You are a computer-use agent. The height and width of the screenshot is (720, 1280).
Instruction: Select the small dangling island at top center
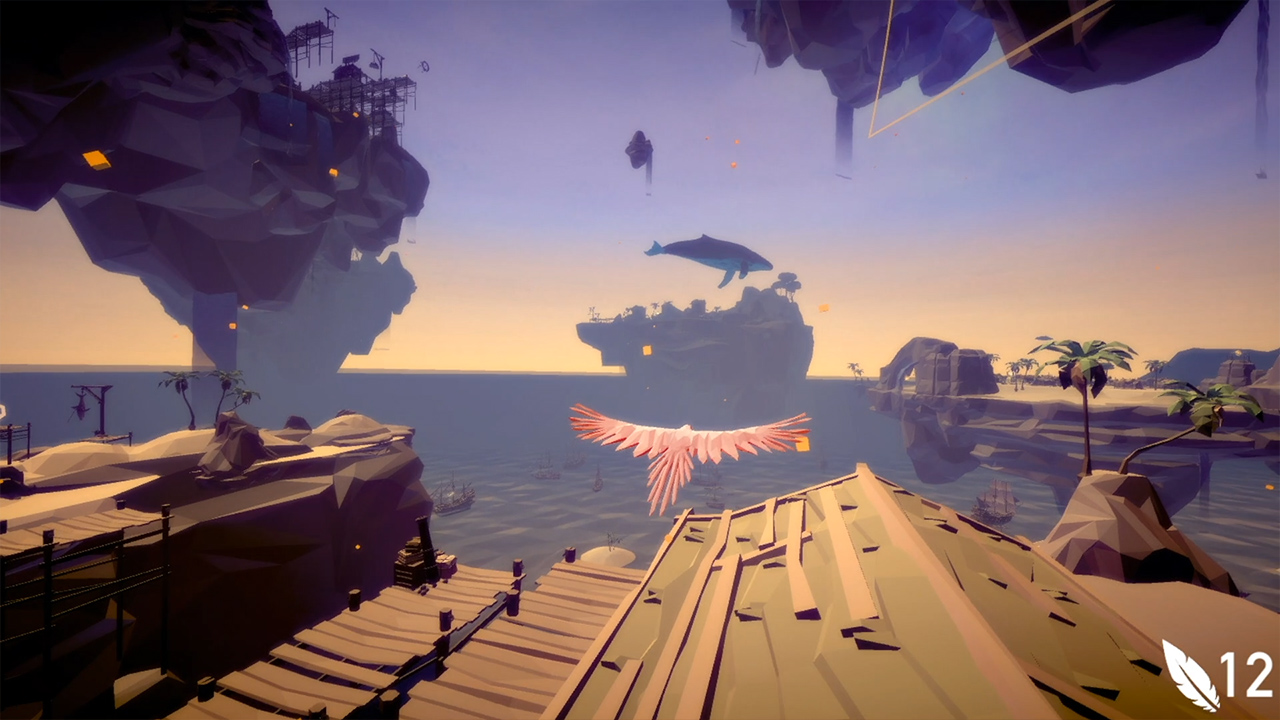point(642,150)
